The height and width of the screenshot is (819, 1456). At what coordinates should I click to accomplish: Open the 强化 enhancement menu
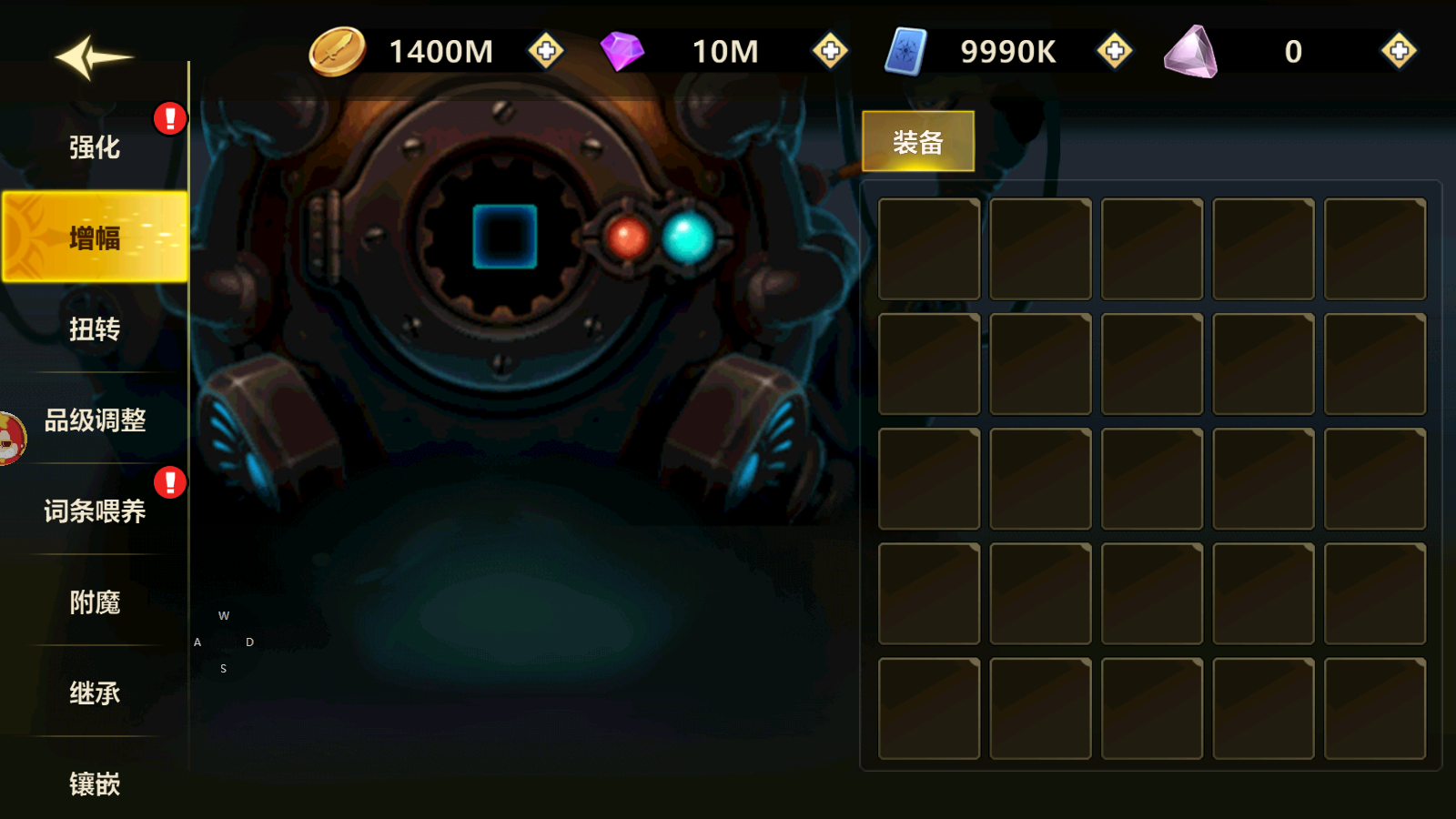click(x=95, y=147)
